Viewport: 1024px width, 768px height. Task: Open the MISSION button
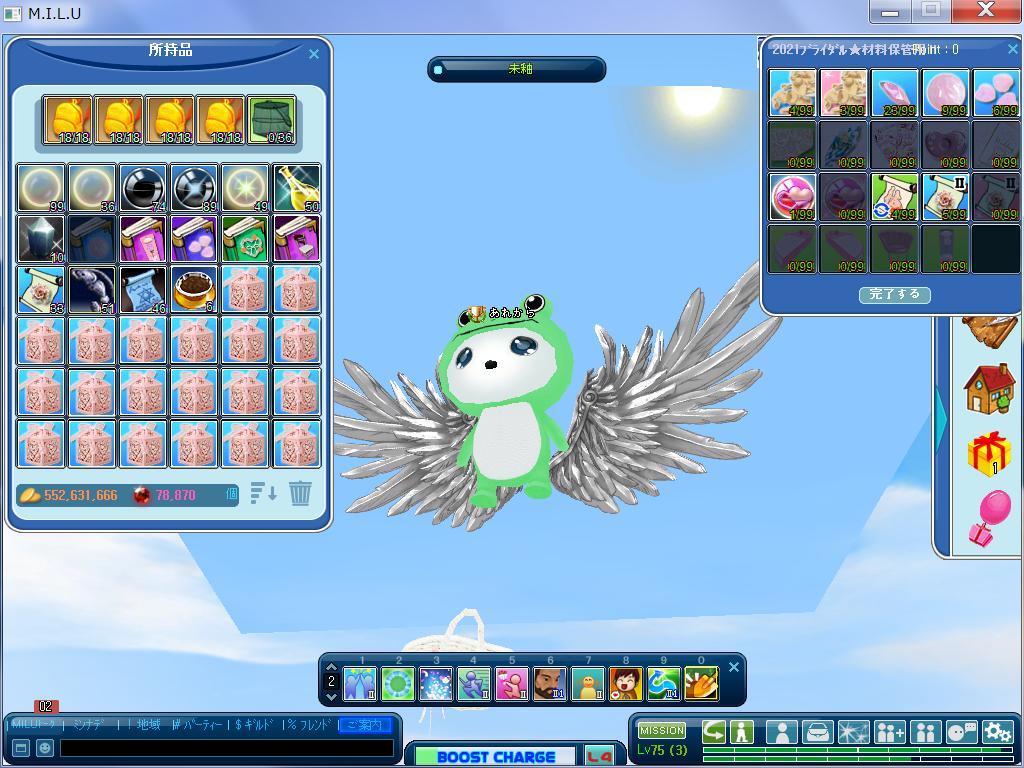(x=662, y=731)
